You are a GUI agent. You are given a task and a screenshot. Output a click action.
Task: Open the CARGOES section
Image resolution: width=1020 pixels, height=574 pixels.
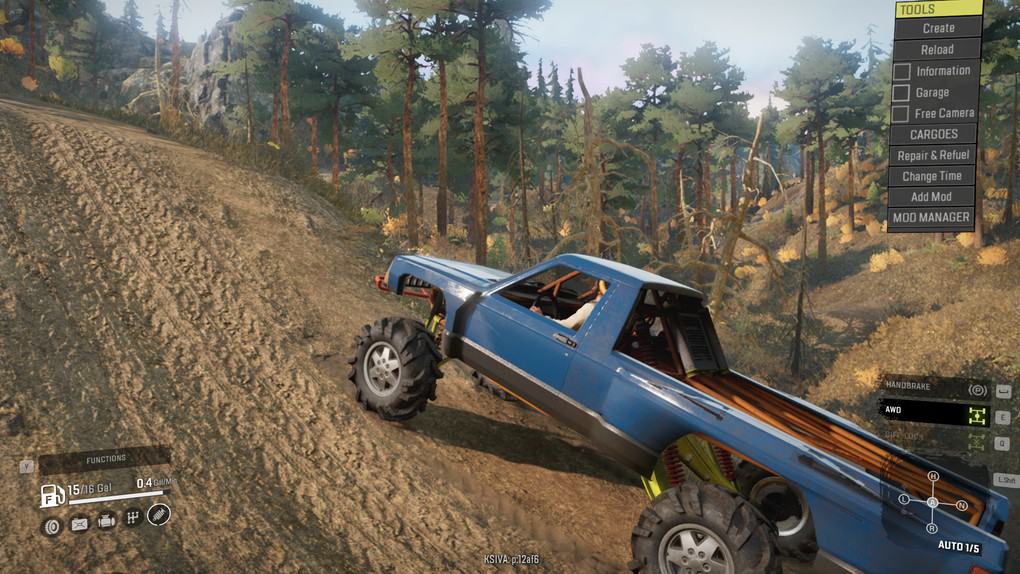pyautogui.click(x=933, y=134)
